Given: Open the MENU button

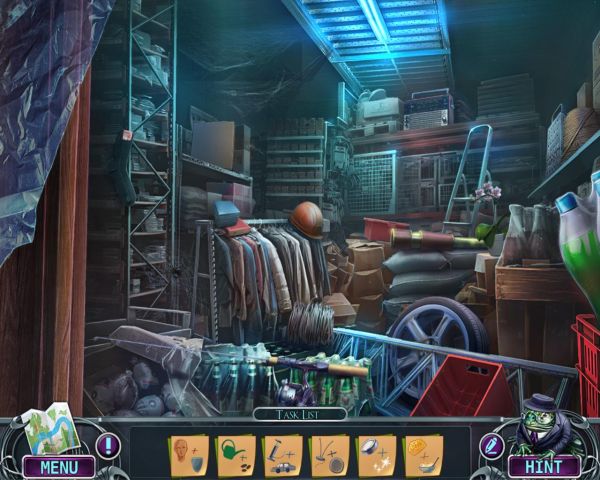Looking at the screenshot, I should 60,465.
